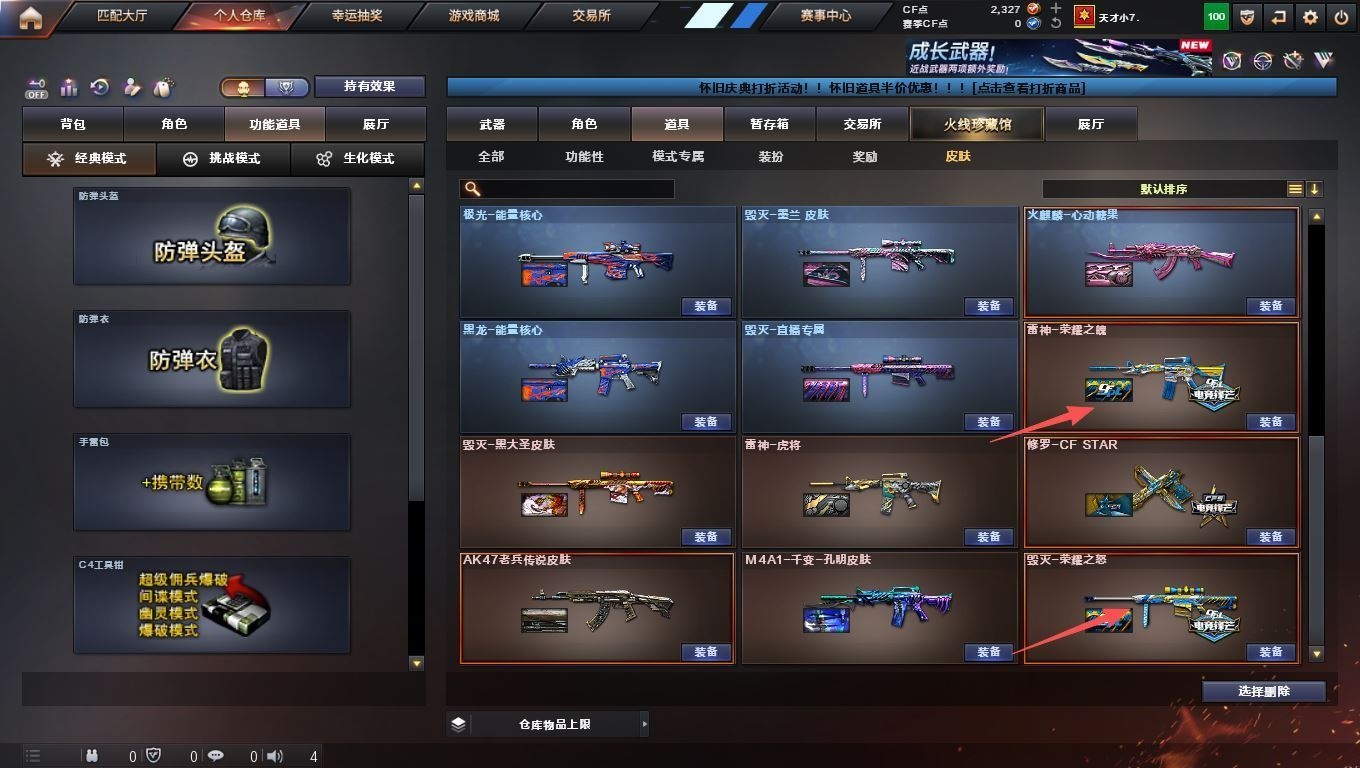1360x768 pixels.
Task: Select the 背包 backpack tab
Action: (x=73, y=124)
